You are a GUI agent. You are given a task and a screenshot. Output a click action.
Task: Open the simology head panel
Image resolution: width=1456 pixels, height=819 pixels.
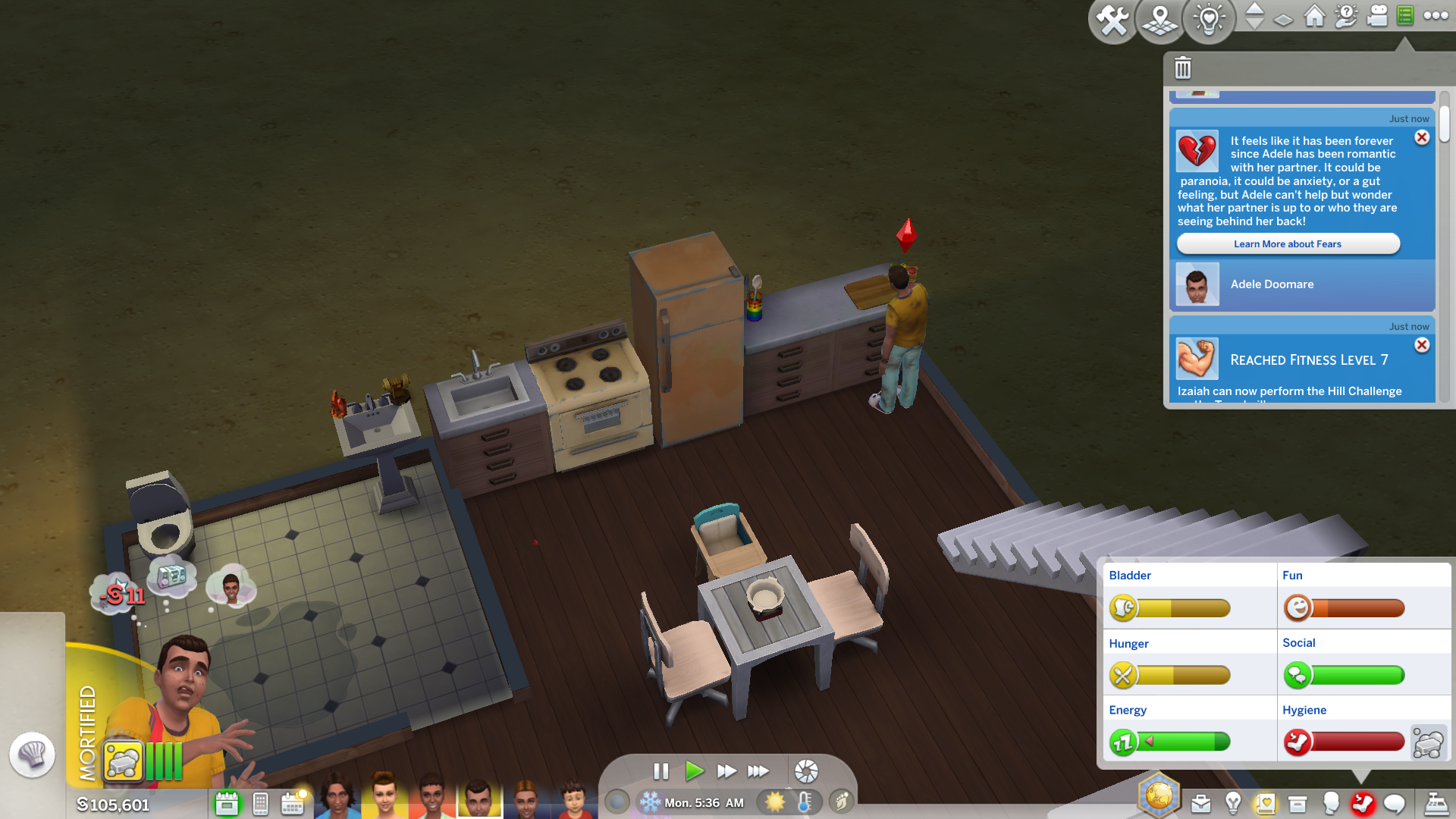tap(1331, 803)
